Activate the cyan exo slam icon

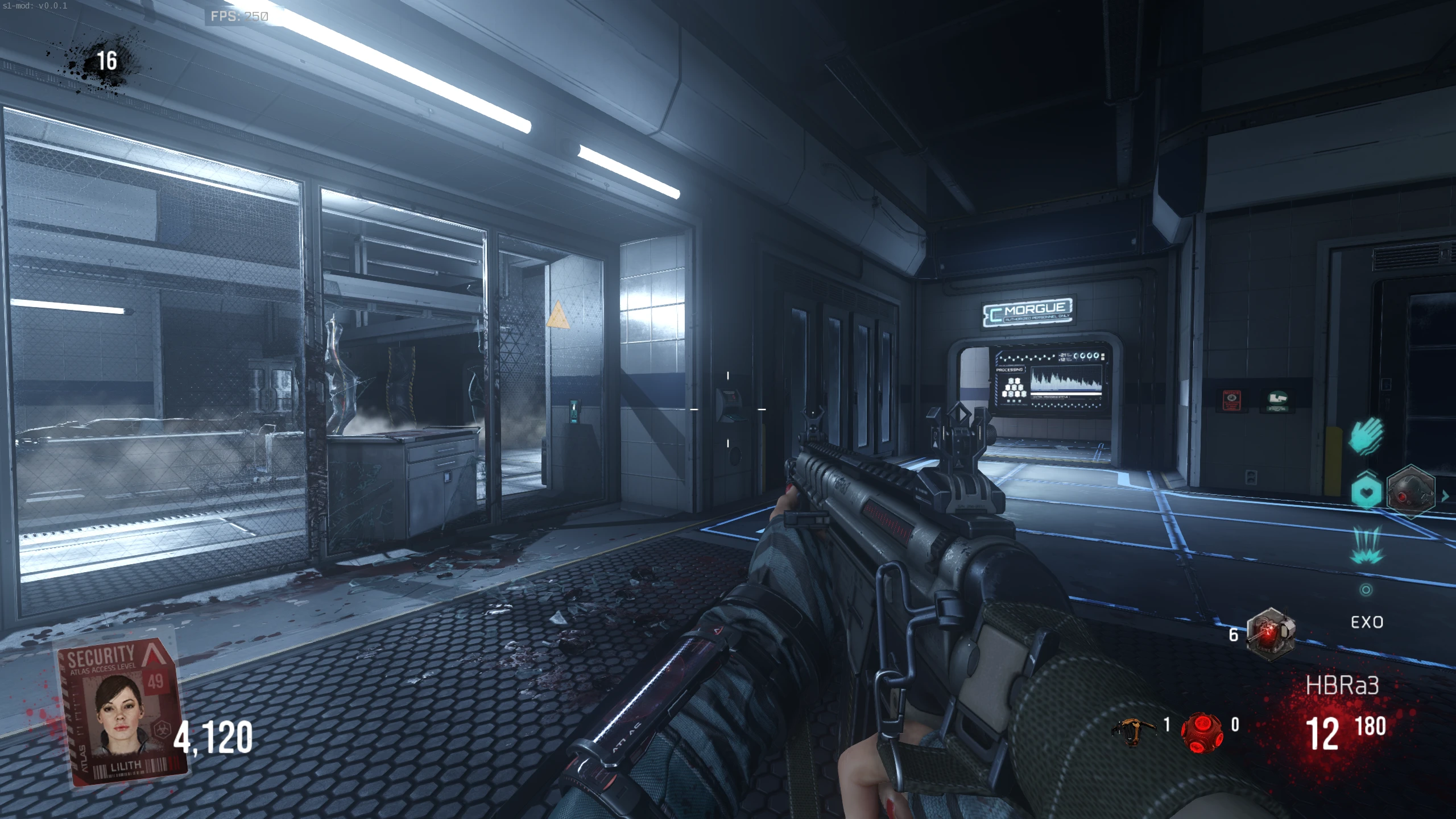pyautogui.click(x=1366, y=544)
